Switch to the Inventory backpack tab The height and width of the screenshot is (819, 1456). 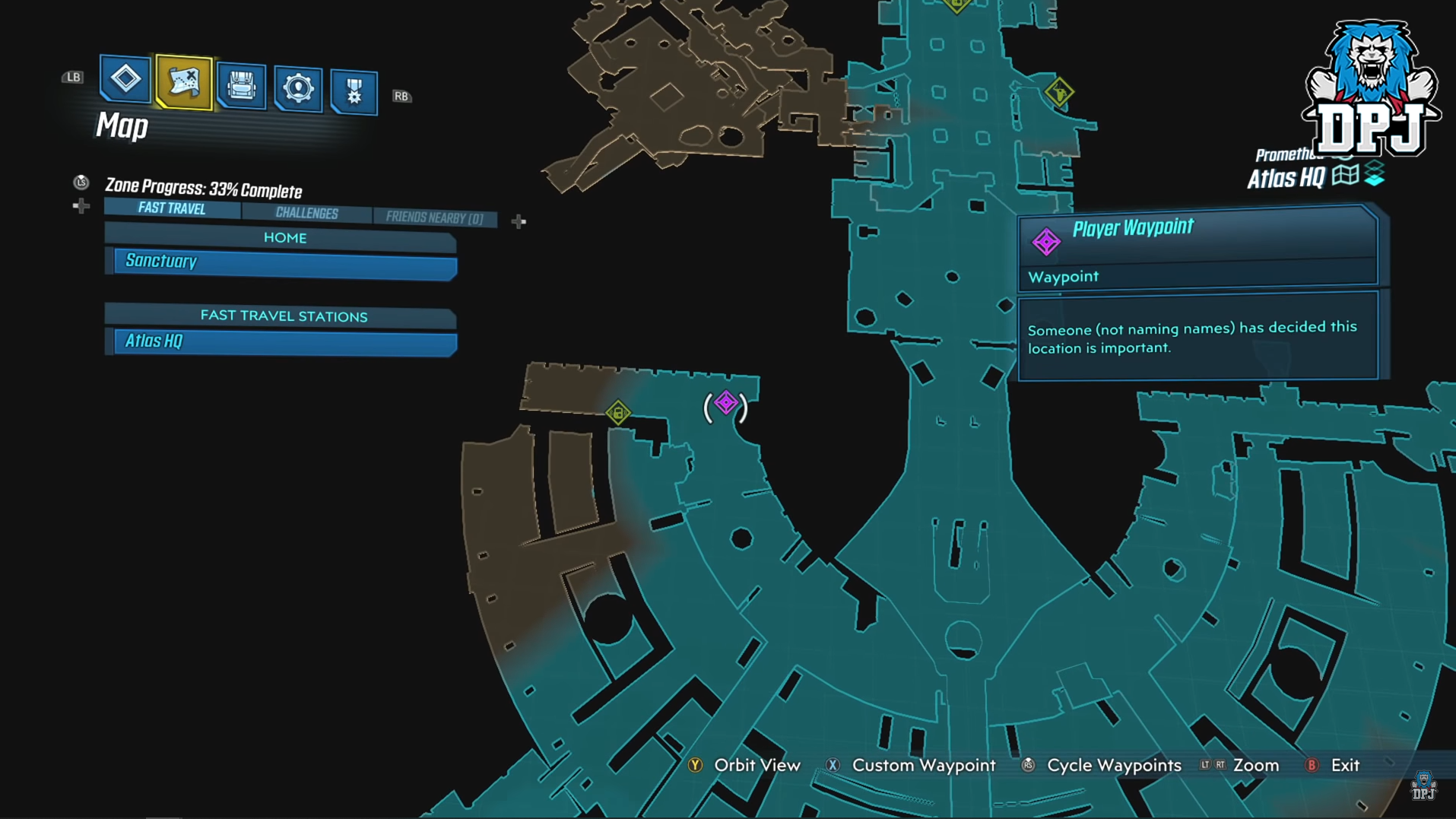tap(241, 86)
